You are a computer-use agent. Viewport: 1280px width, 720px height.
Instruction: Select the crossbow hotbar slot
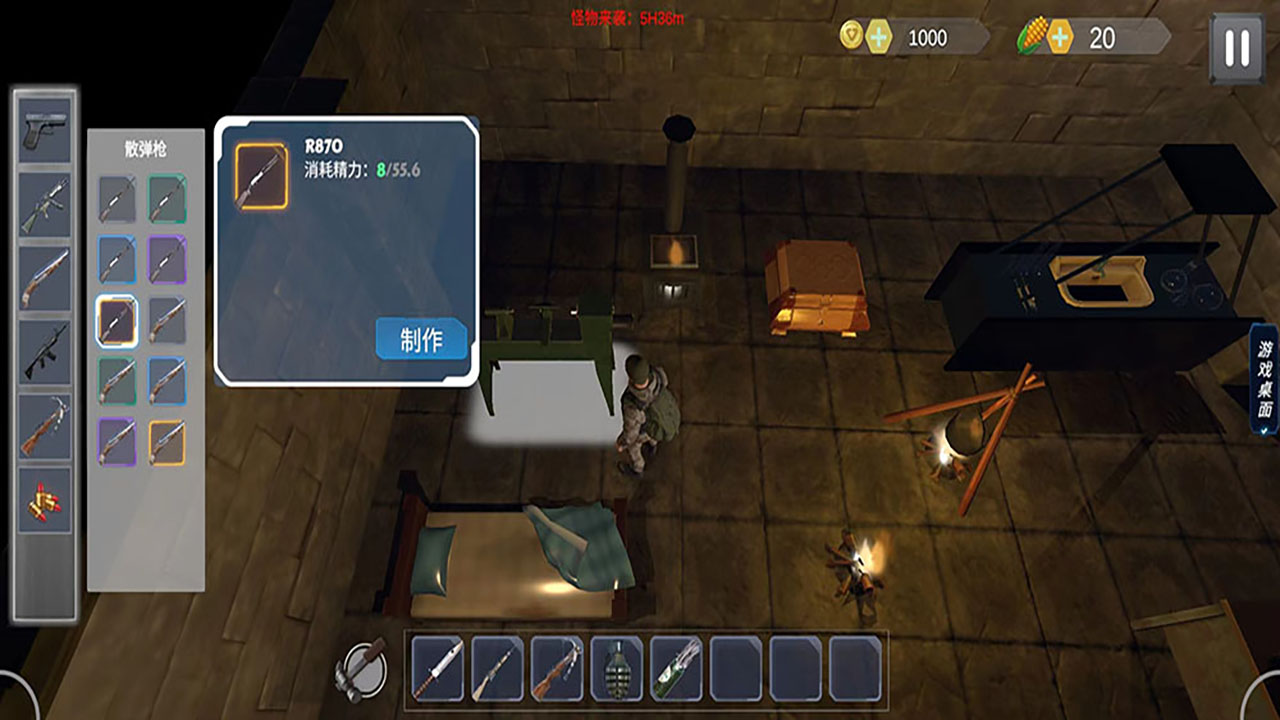coord(557,668)
